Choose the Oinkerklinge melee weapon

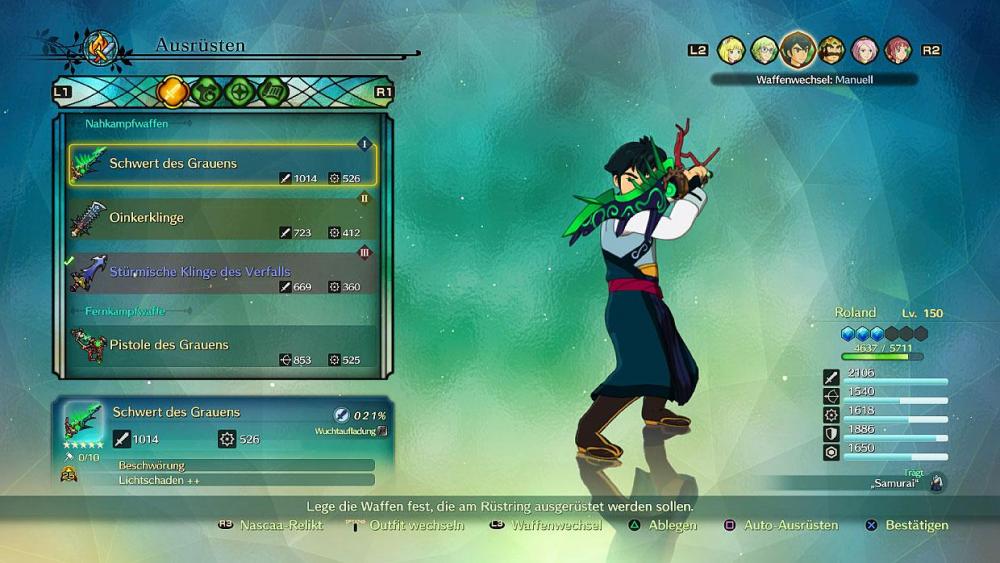(x=222, y=218)
